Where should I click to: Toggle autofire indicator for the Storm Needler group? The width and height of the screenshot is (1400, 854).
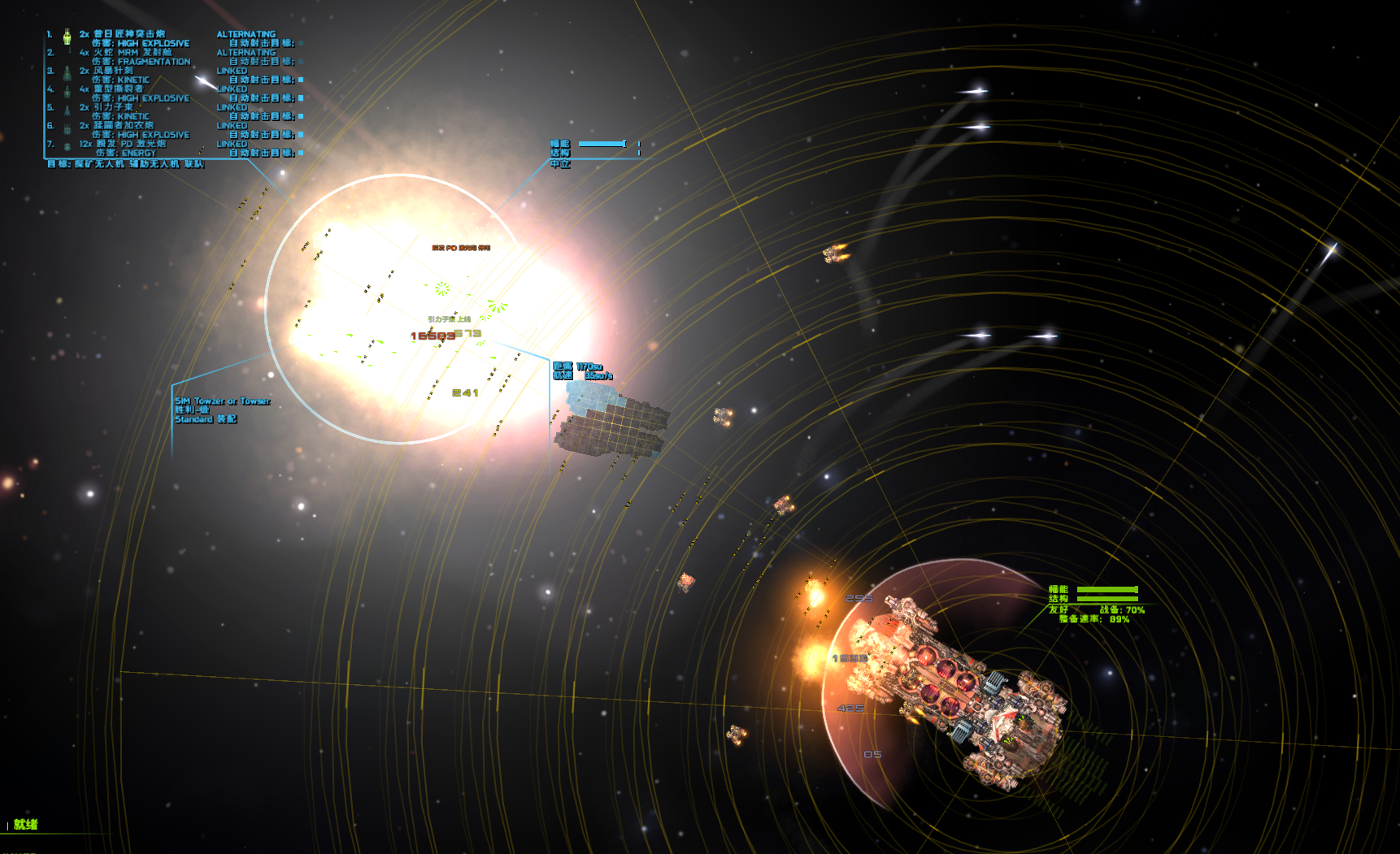(x=301, y=80)
